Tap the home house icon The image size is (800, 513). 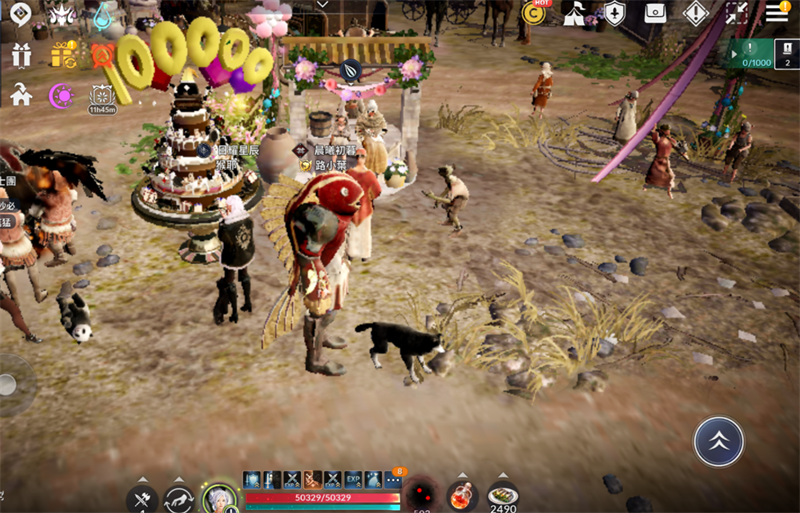[20, 95]
